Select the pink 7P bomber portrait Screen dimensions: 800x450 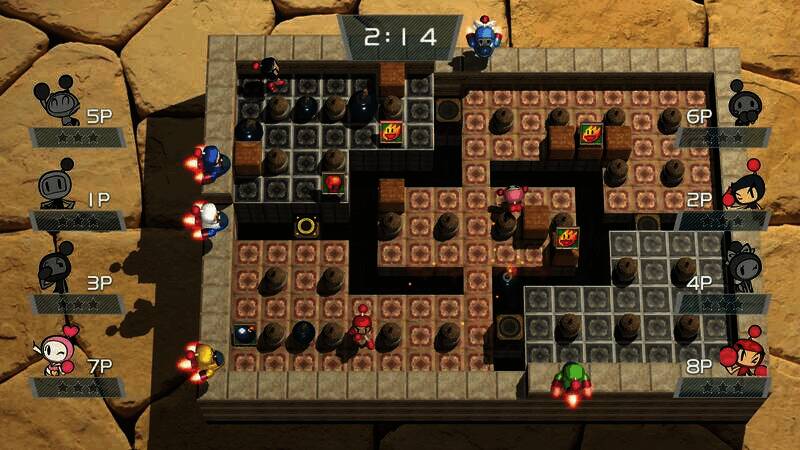click(56, 351)
